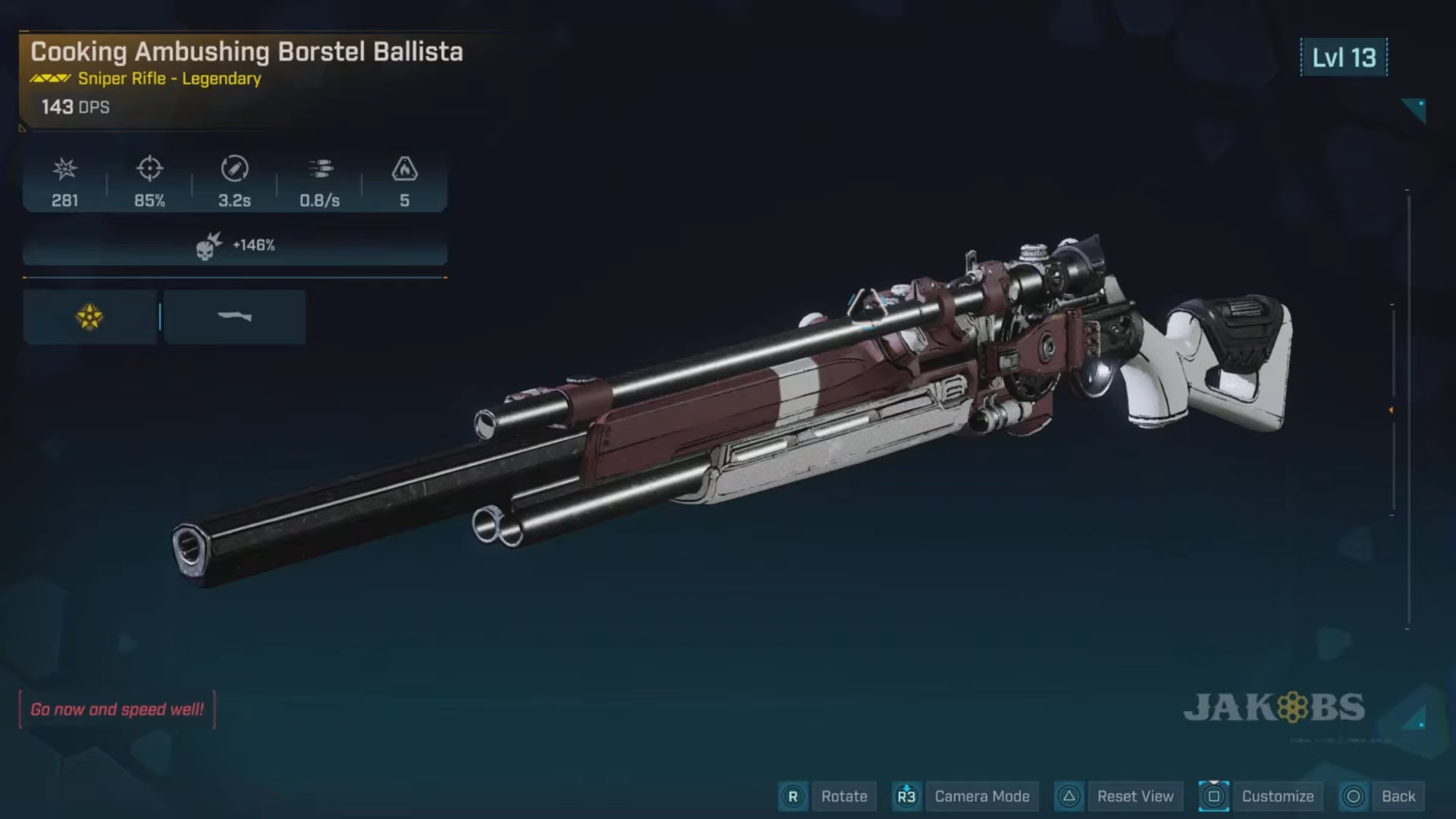Click the Lvl 13 badge
Image resolution: width=1456 pixels, height=819 pixels.
1343,58
